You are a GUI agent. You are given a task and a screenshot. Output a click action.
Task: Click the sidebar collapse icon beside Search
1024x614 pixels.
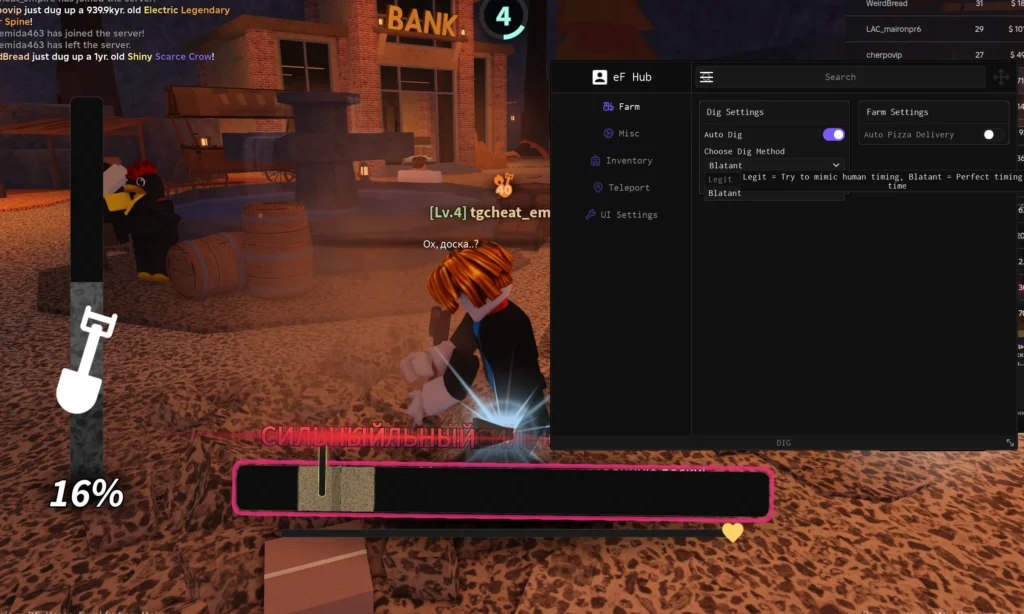(707, 77)
